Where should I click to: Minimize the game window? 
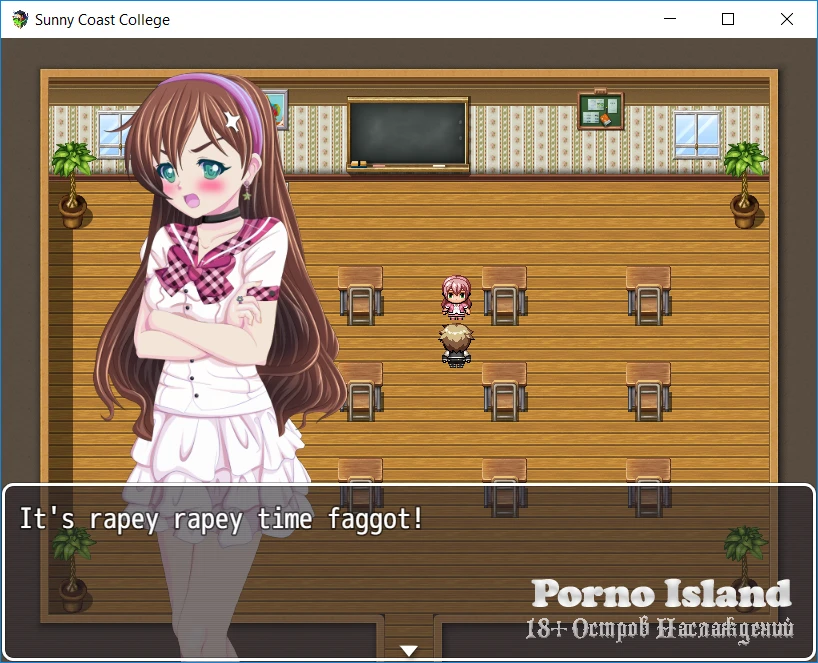pyautogui.click(x=672, y=19)
